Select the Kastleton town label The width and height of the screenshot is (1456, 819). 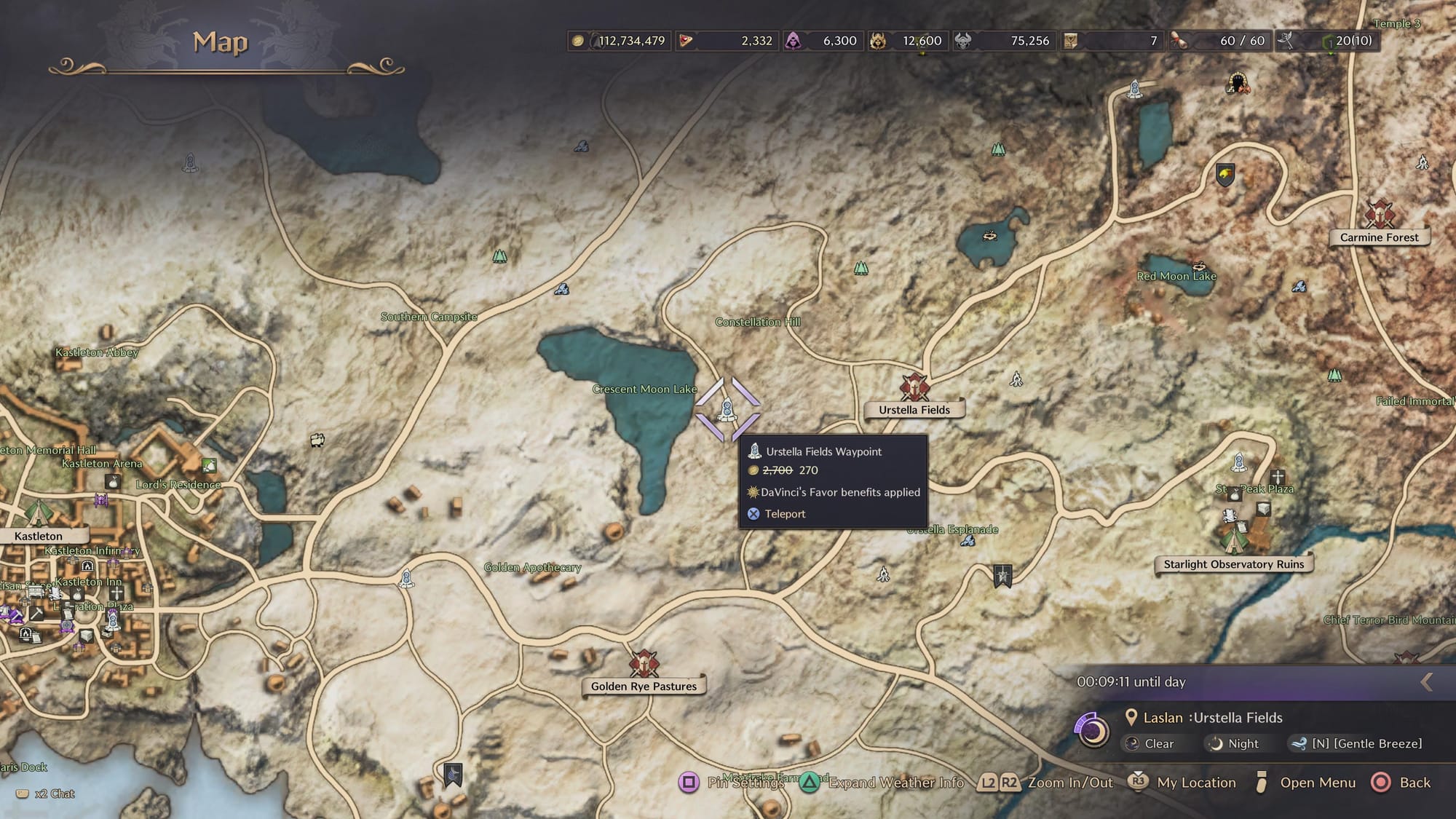click(39, 537)
